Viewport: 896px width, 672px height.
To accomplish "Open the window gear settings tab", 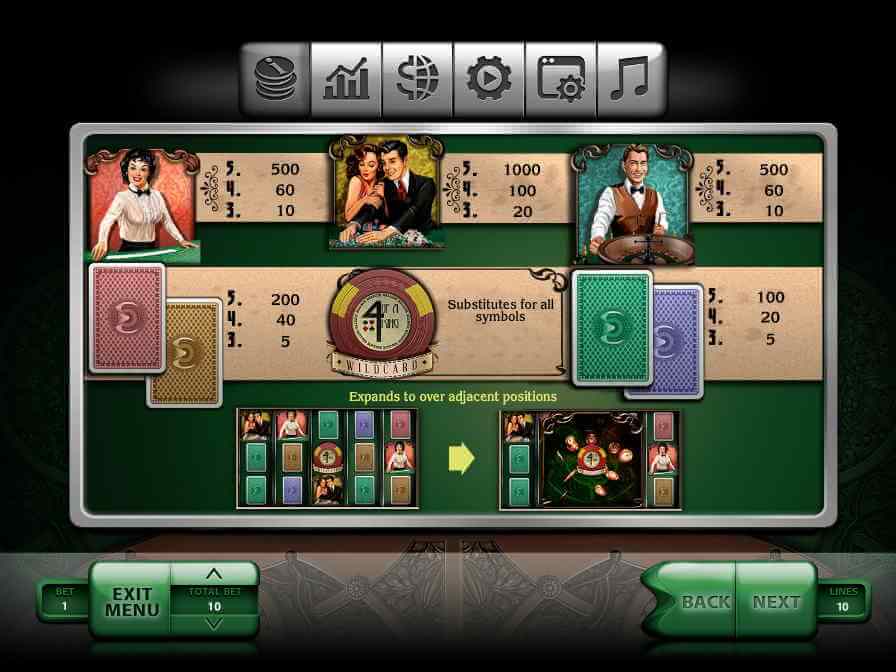I will (560, 79).
